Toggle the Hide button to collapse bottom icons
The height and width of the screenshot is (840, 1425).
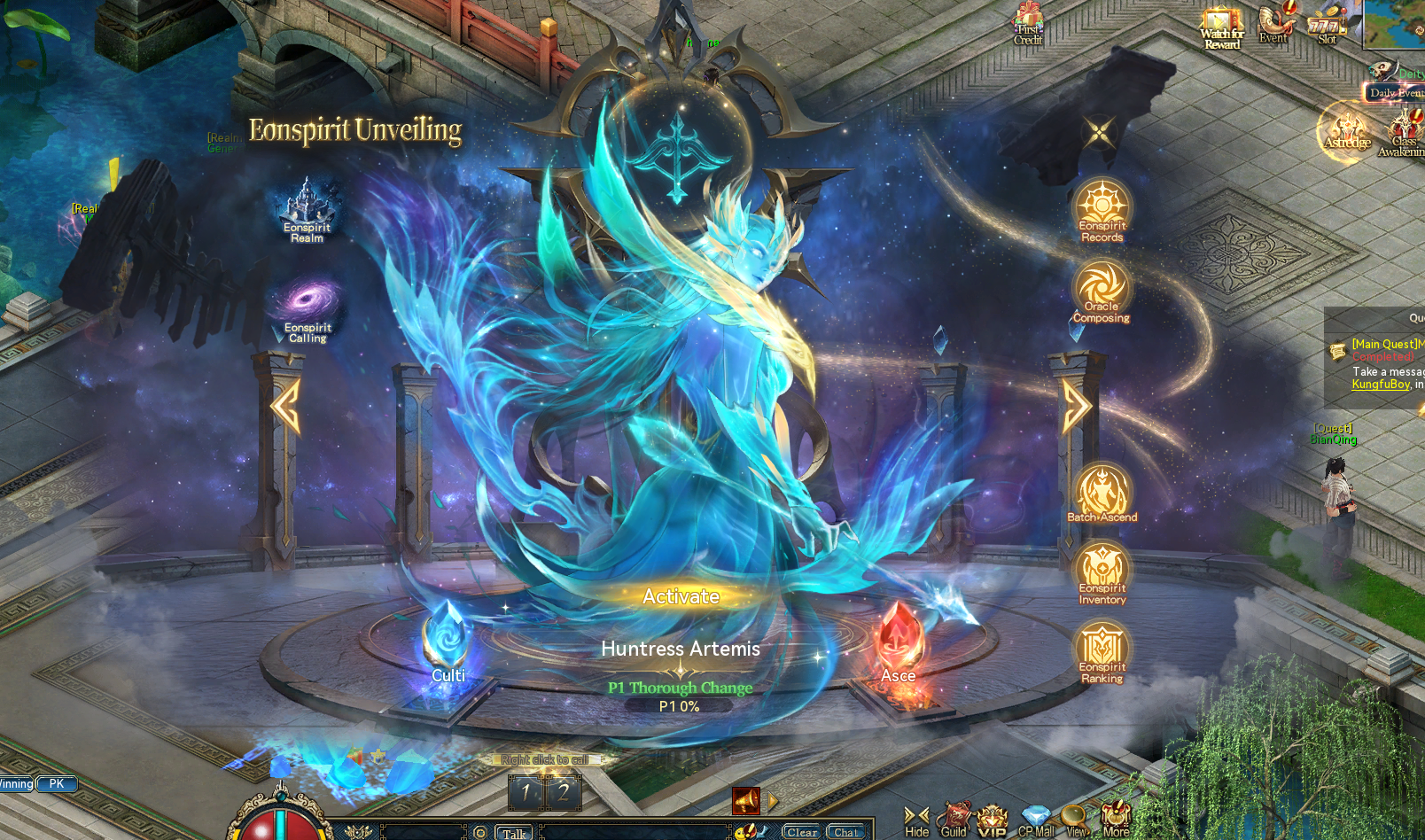916,815
